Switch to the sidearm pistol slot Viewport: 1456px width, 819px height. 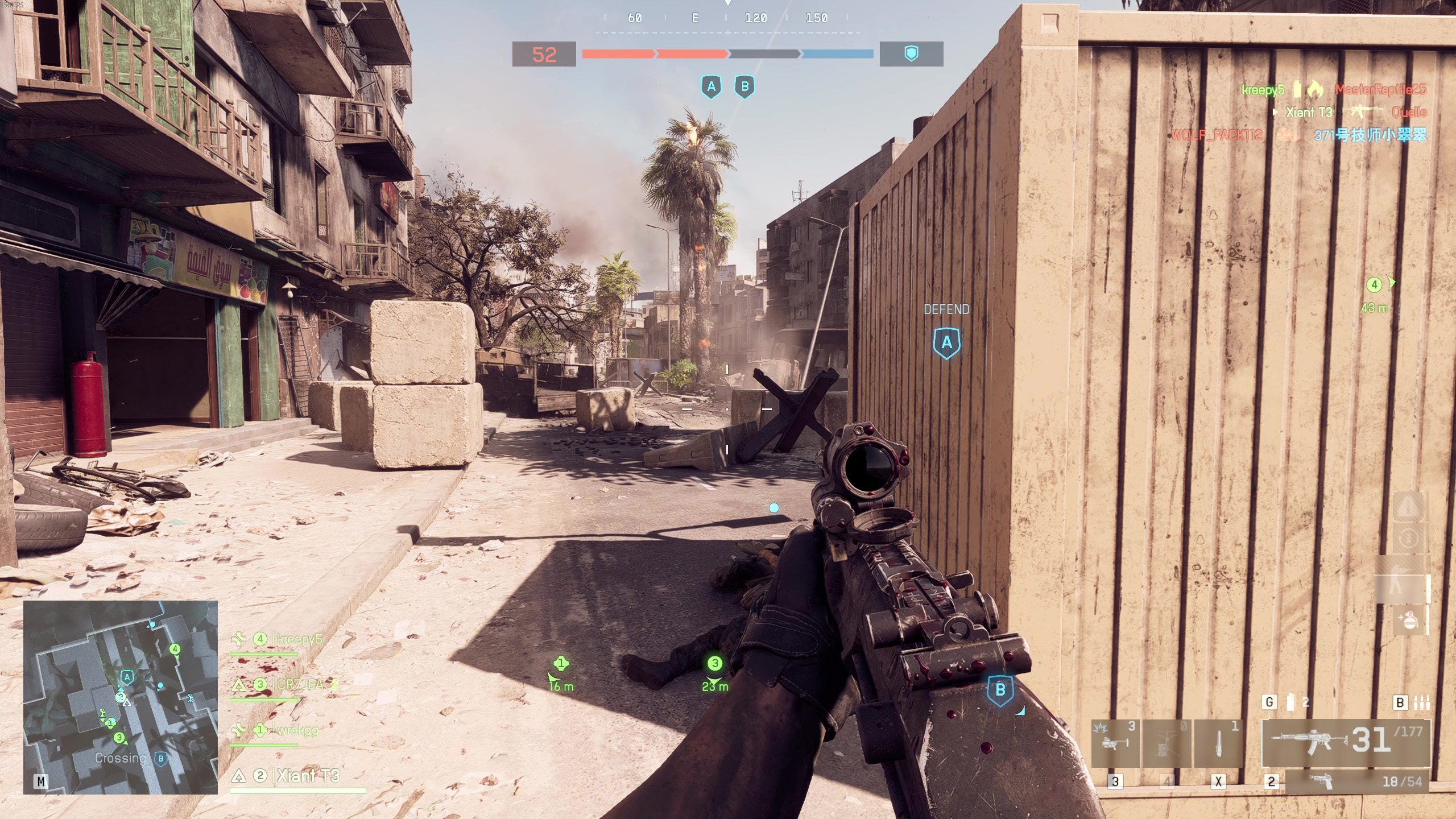(1357, 782)
